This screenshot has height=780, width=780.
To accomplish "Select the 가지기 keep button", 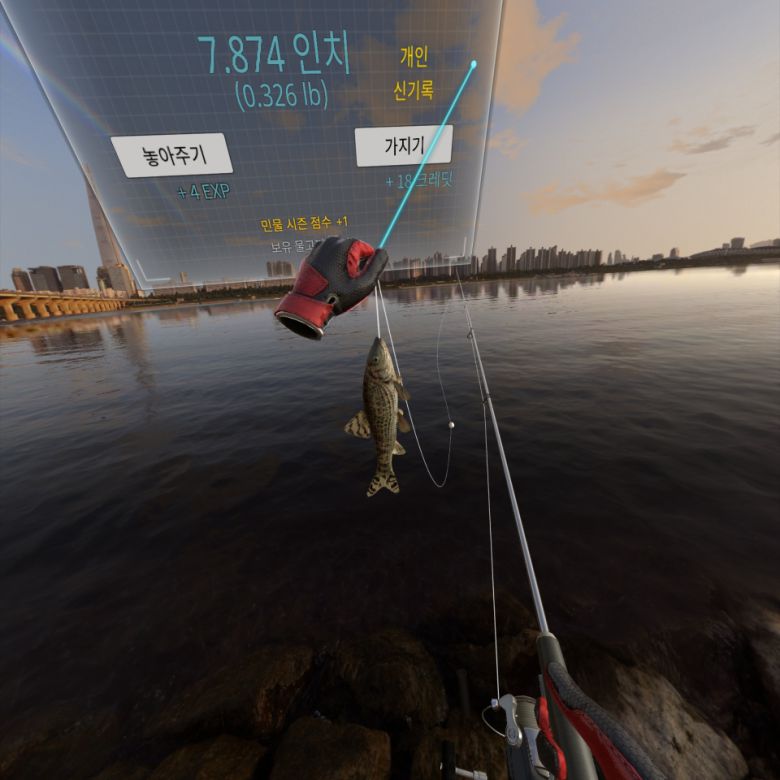I will coord(402,147).
